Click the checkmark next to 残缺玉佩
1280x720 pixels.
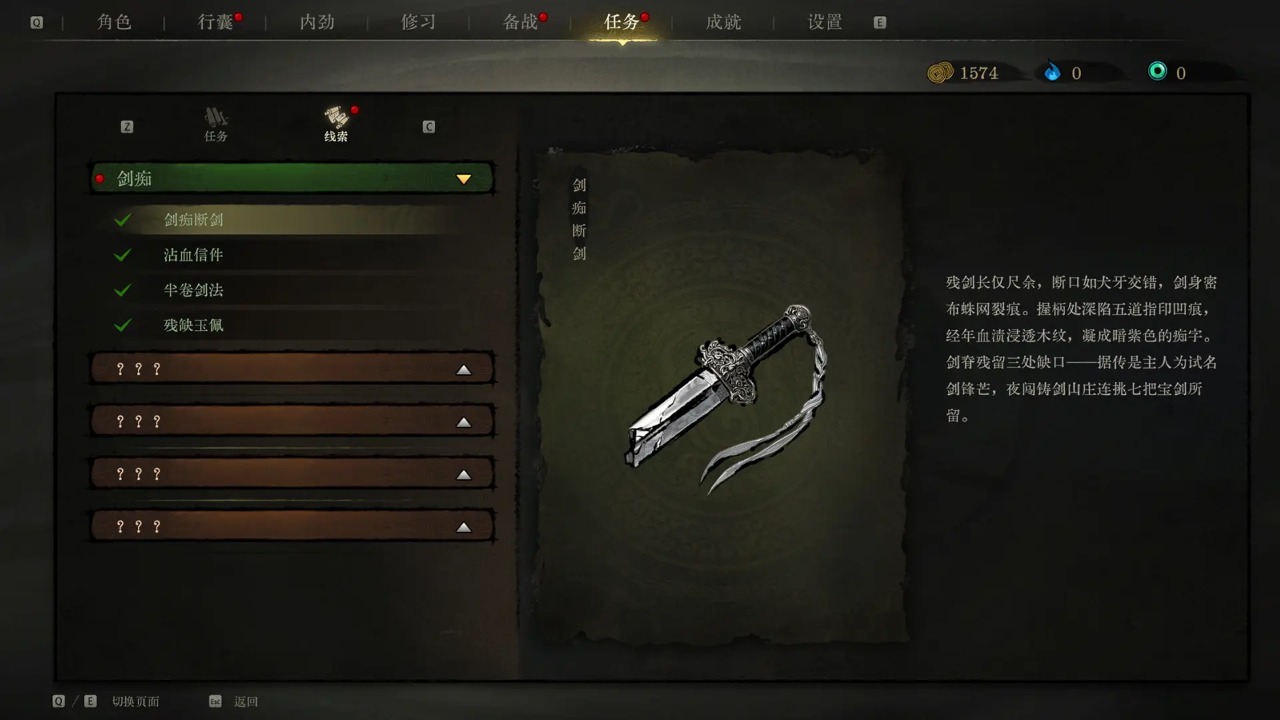(x=122, y=324)
